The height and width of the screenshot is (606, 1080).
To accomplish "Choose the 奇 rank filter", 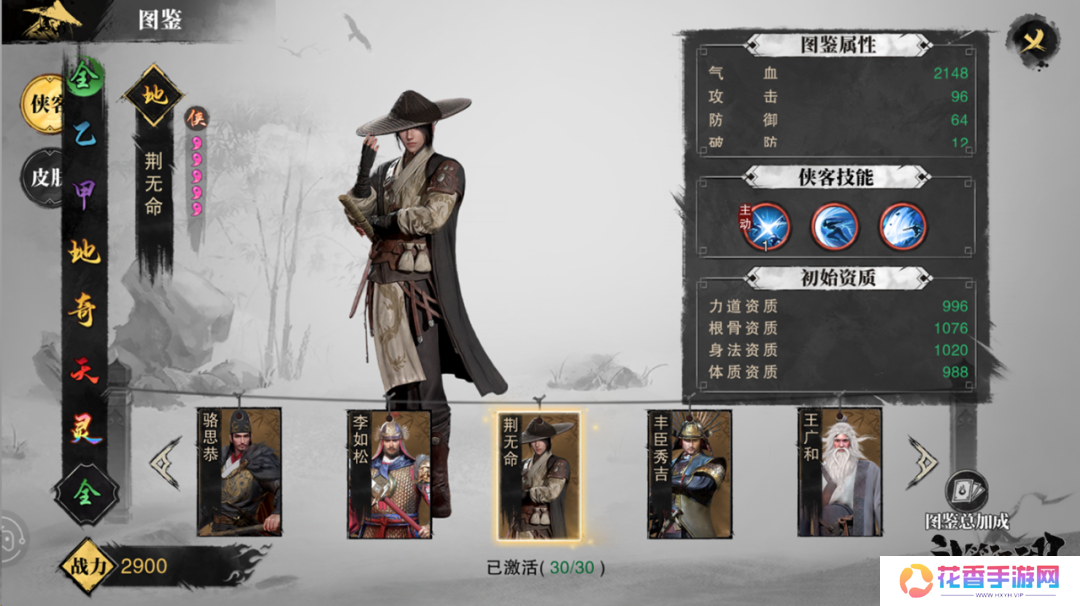I will pos(84,310).
